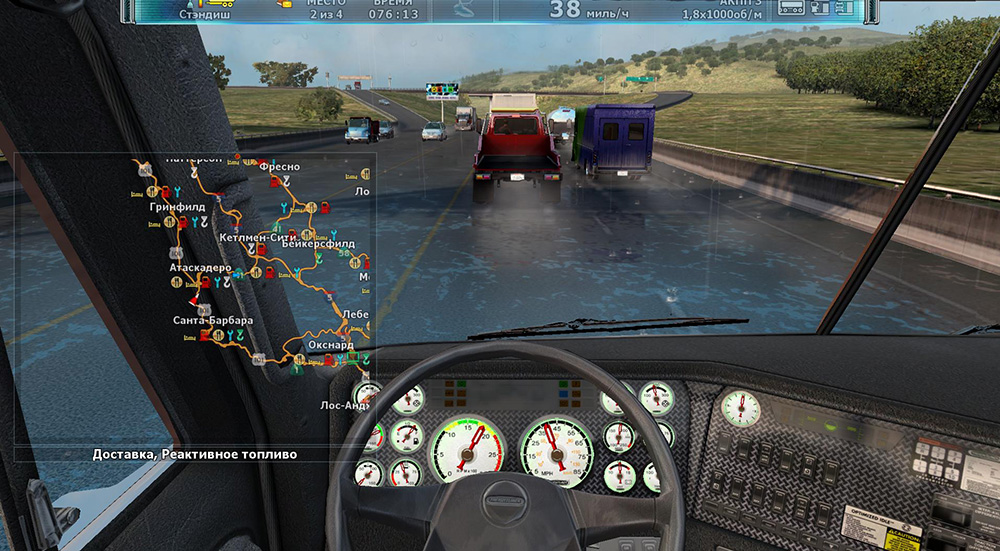Open the radio icon in top bar
Viewport: 1000px width, 551px height.
click(x=792, y=9)
